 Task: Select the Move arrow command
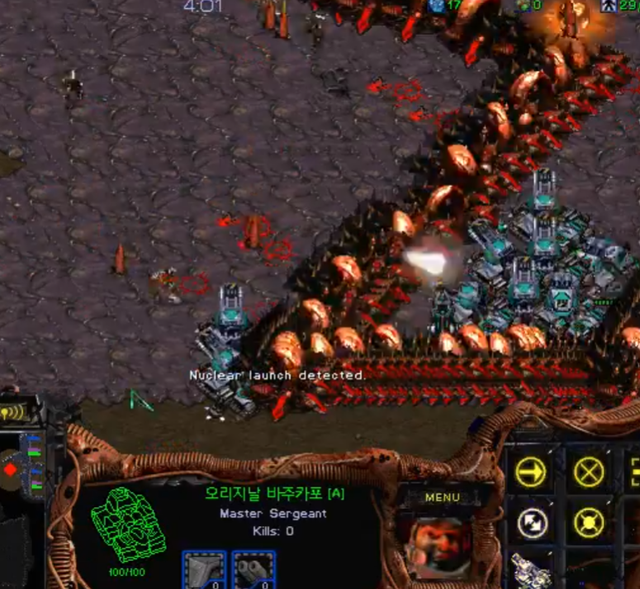[x=531, y=470]
